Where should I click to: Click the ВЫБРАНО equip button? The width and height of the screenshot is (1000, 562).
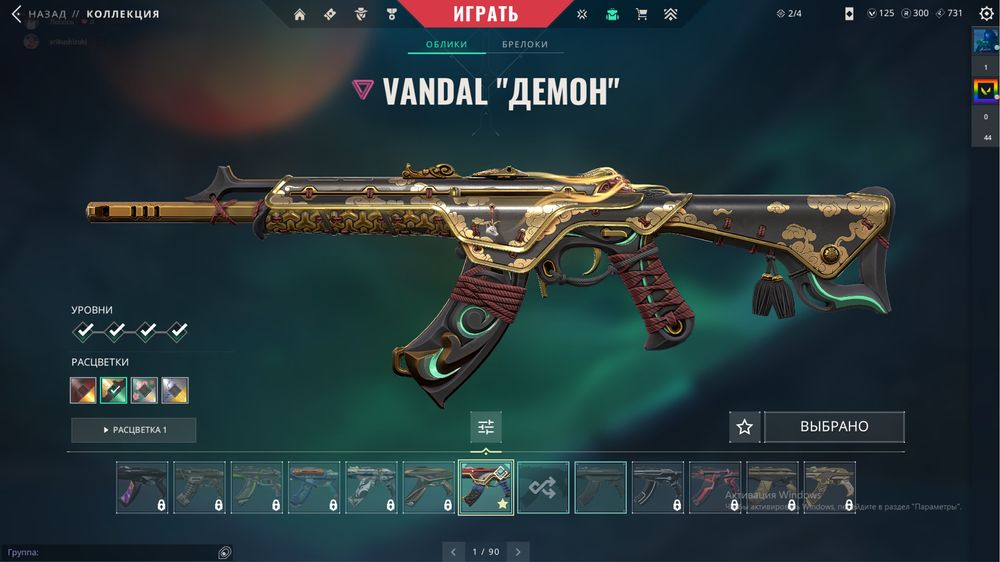(x=834, y=427)
